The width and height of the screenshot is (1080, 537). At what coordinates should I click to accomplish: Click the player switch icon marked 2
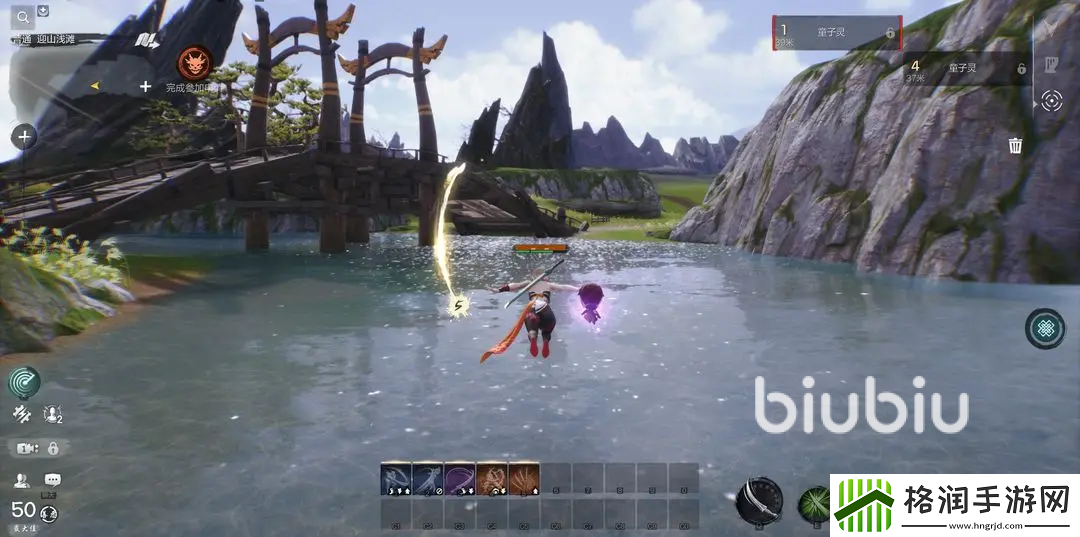pyautogui.click(x=52, y=413)
